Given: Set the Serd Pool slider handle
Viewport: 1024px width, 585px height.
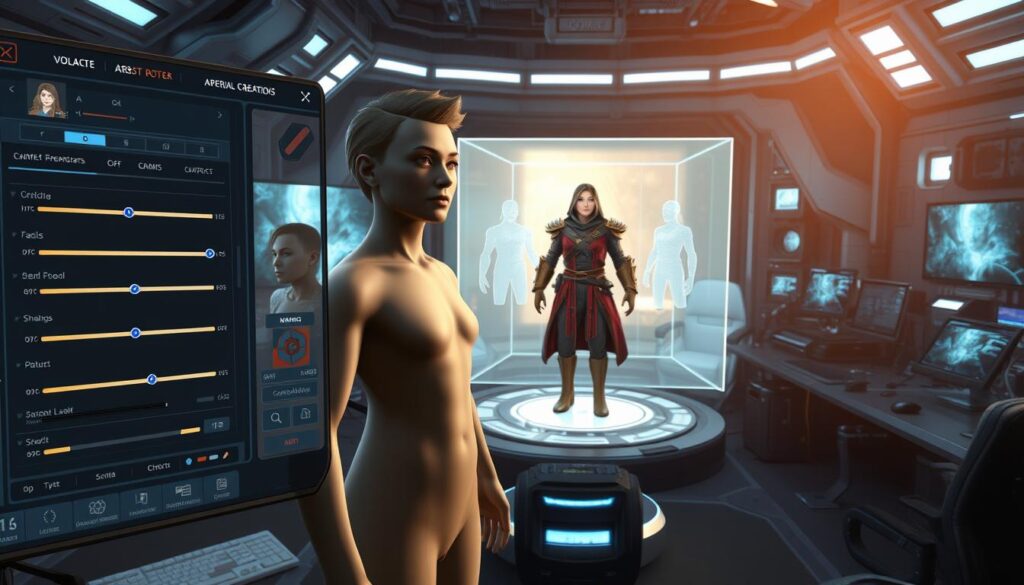Looking at the screenshot, I should tap(135, 289).
